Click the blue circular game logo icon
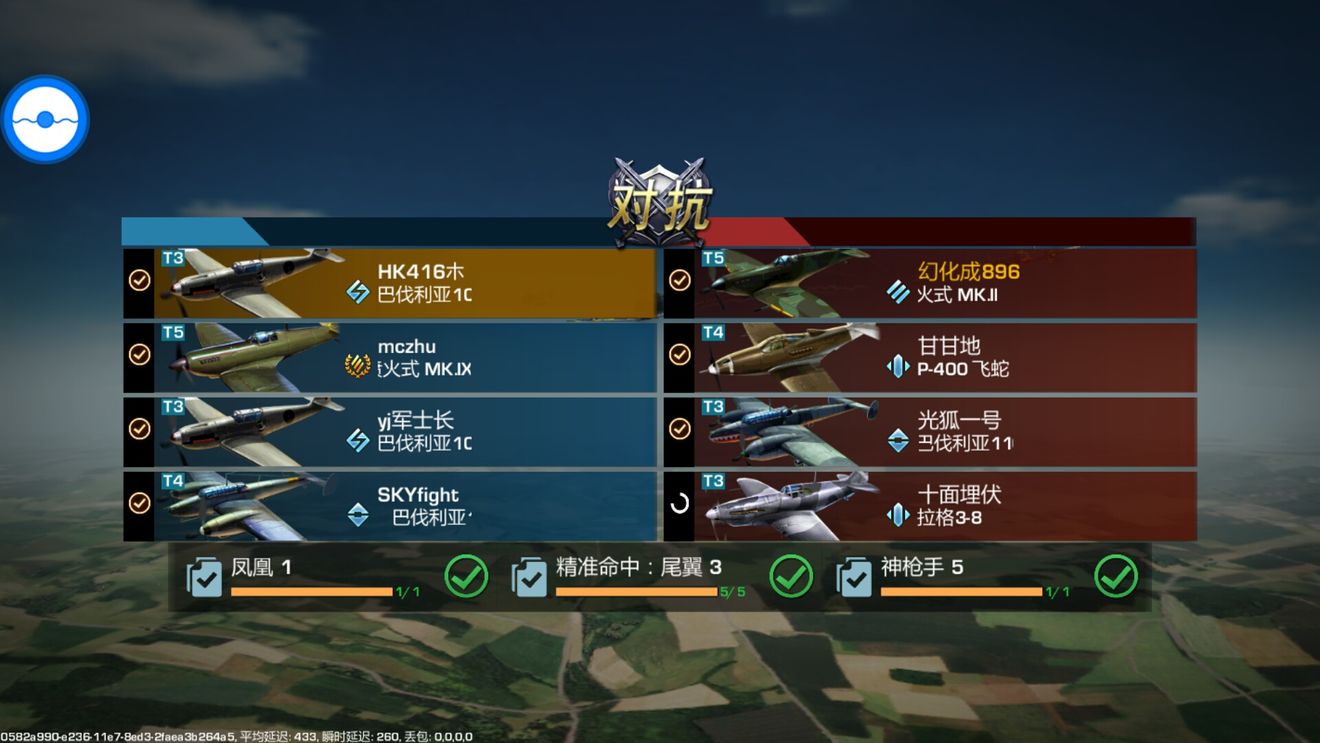Screen dimensions: 1320x743 click(x=46, y=117)
